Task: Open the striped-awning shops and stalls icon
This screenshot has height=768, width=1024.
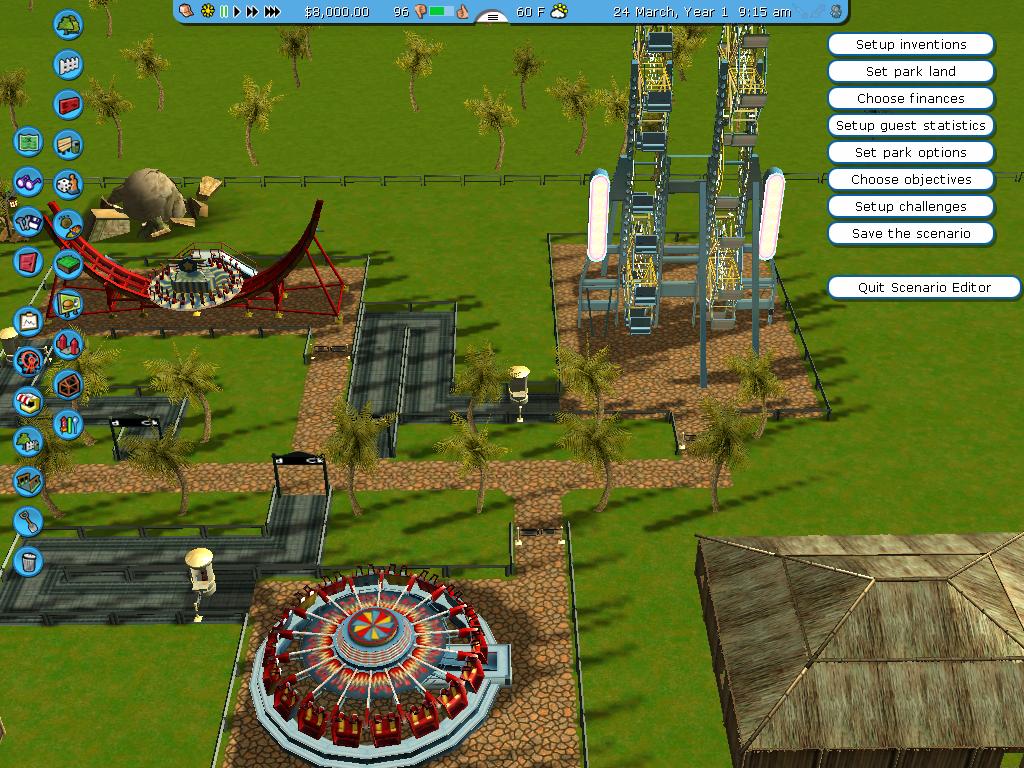Action: pyautogui.click(x=28, y=402)
